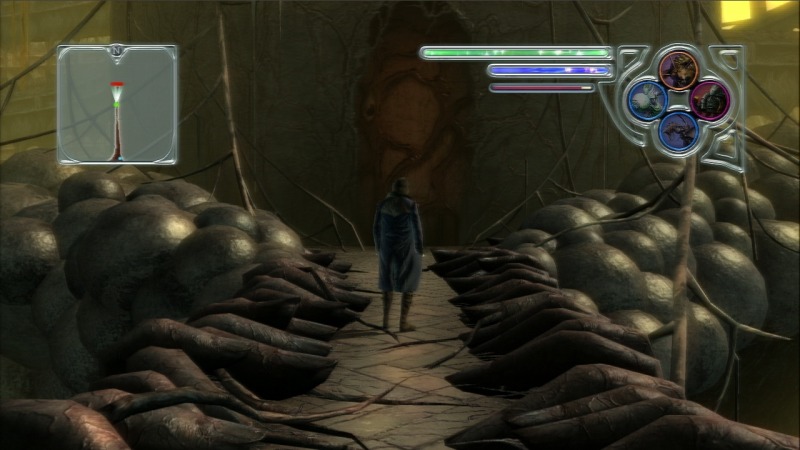The height and width of the screenshot is (450, 800).
Task: Click the red door marker on the minimap
Action: [x=117, y=83]
